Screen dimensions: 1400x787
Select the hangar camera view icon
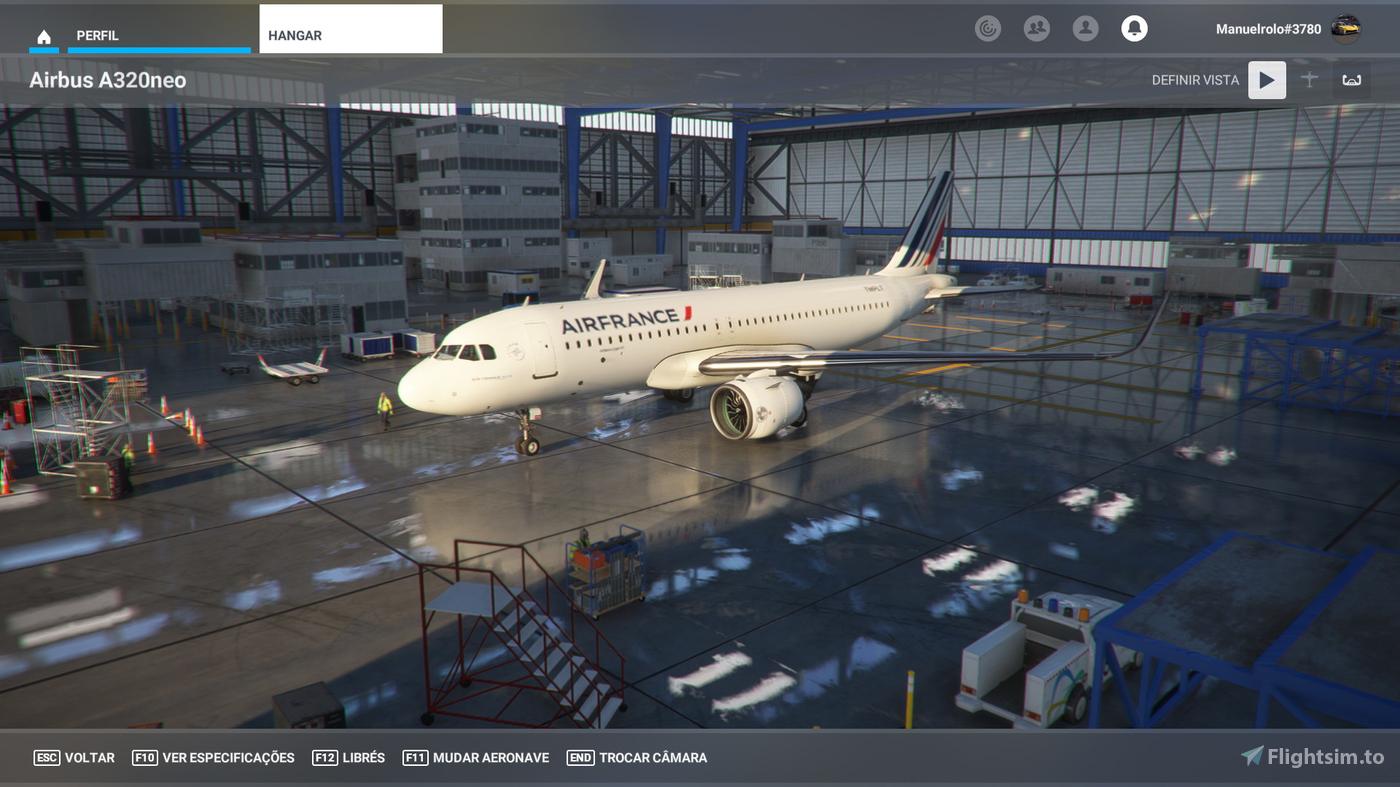(1350, 79)
